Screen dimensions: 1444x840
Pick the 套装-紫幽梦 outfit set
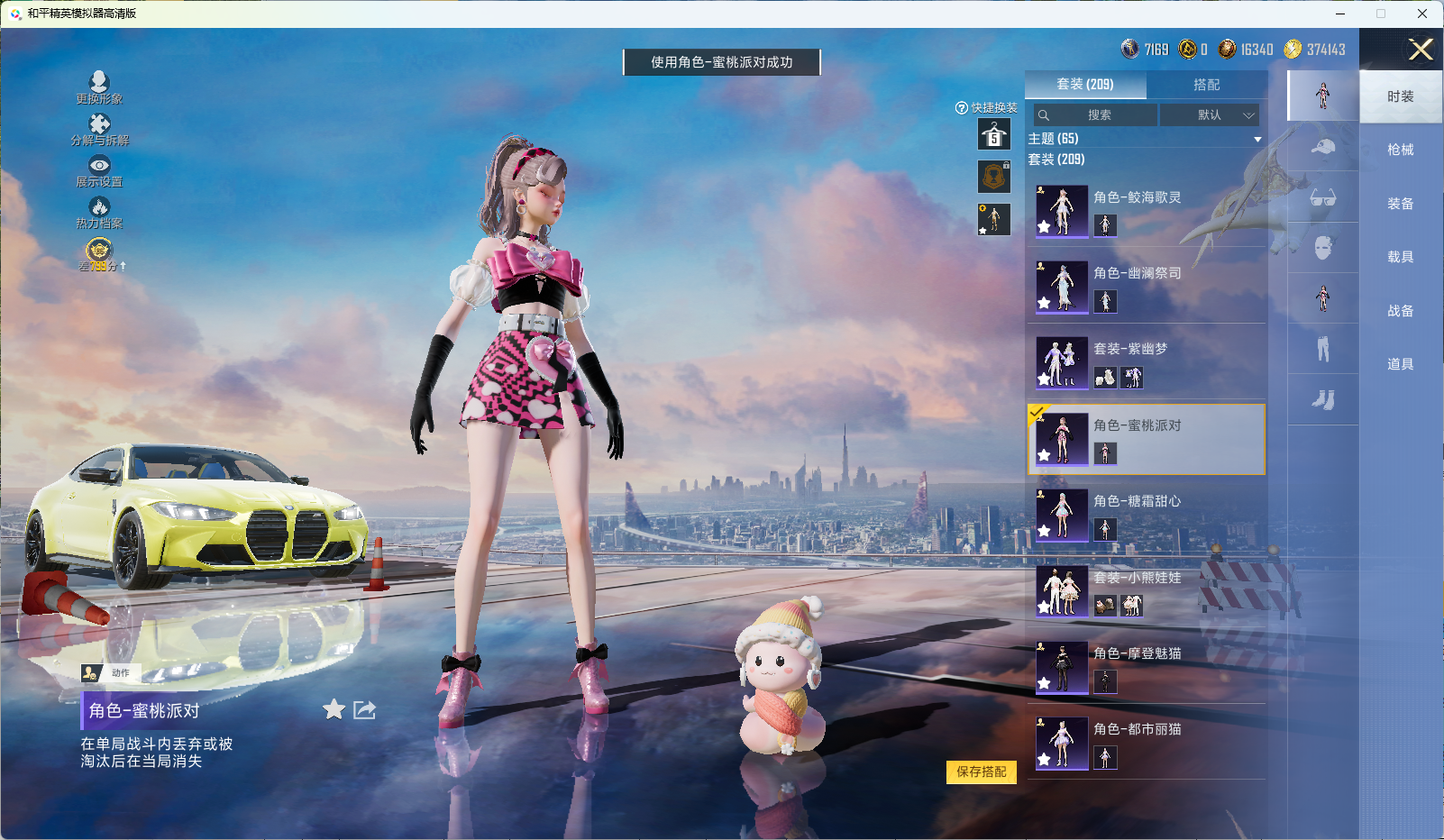coord(1146,362)
